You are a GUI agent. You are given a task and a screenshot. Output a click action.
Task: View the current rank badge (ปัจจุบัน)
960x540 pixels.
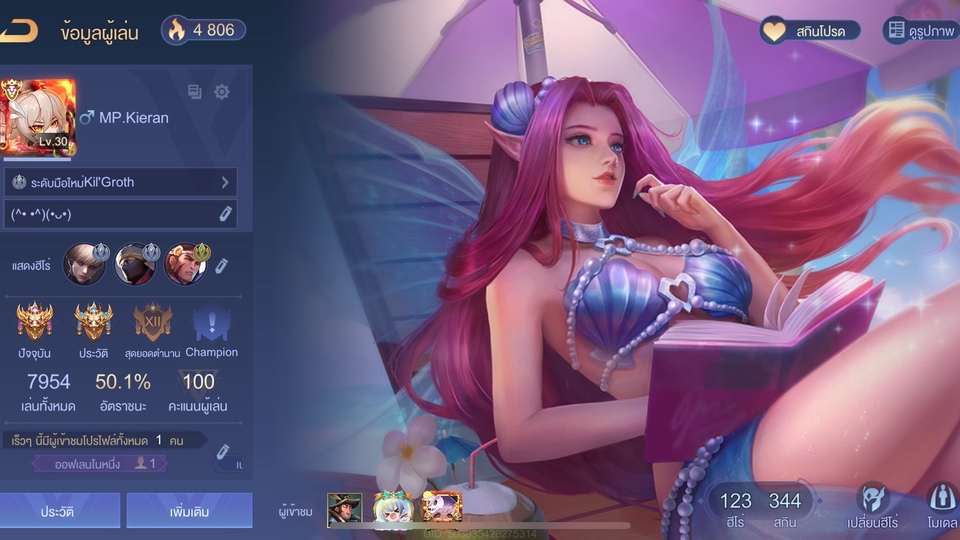point(34,323)
